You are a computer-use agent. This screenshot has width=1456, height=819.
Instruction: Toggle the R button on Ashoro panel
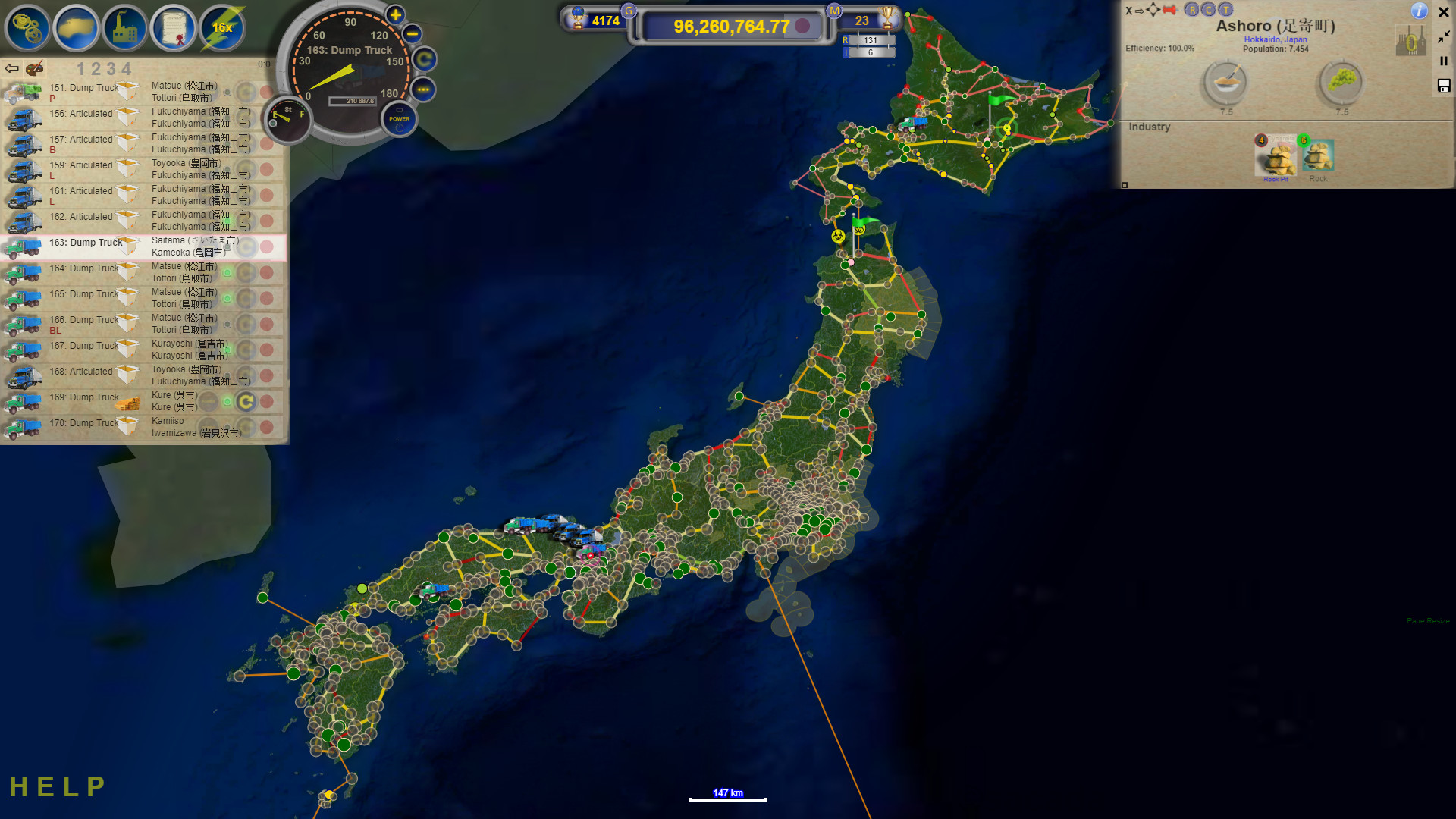(1192, 10)
